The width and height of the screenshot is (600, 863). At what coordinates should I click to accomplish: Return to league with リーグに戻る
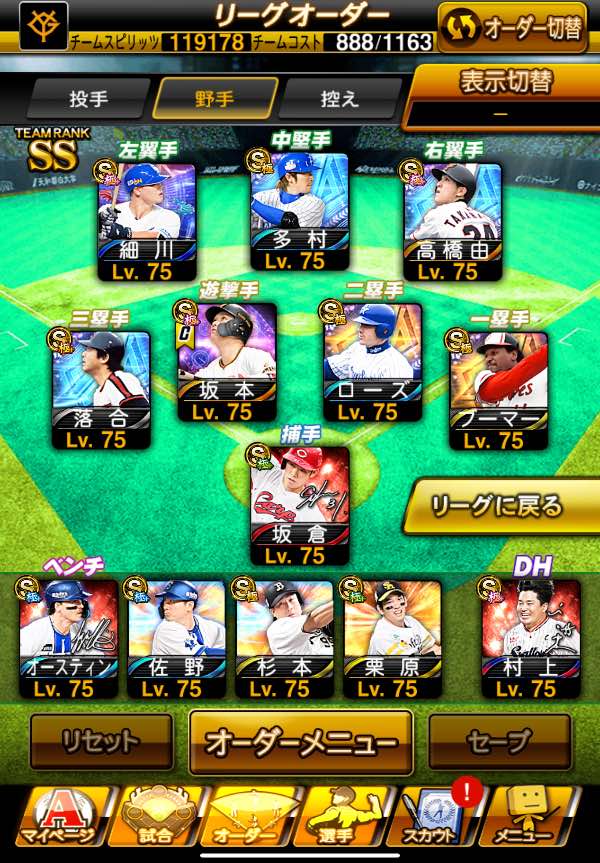point(498,505)
